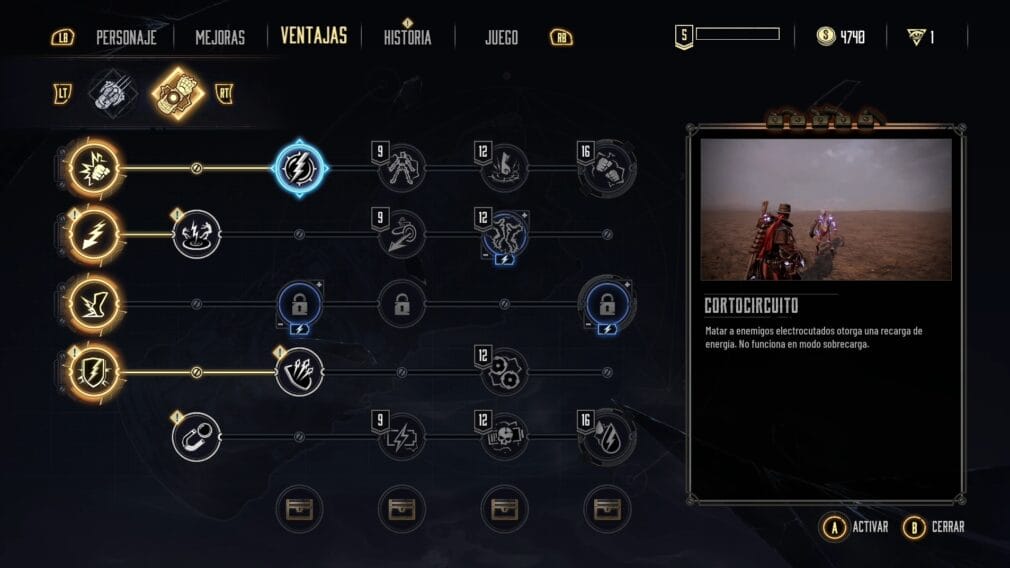Click the grey padlock node without blue ring
This screenshot has width=1010, height=568.
[402, 304]
